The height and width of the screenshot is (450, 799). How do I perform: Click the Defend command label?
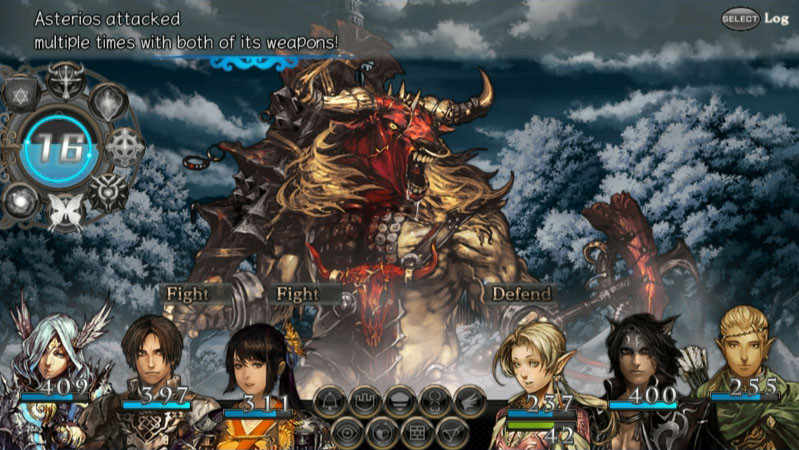point(521,294)
